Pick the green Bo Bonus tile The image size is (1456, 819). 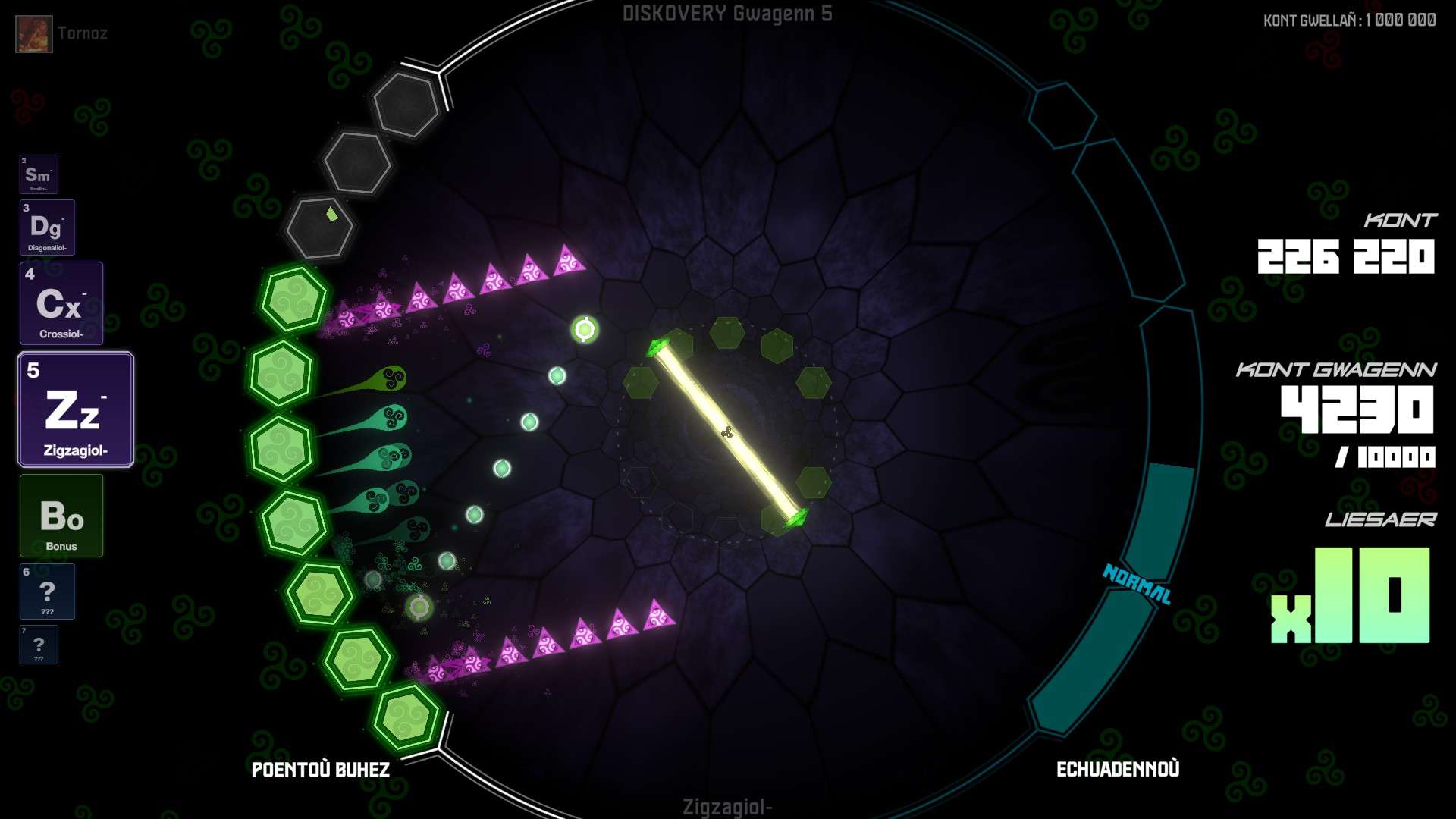pos(61,516)
